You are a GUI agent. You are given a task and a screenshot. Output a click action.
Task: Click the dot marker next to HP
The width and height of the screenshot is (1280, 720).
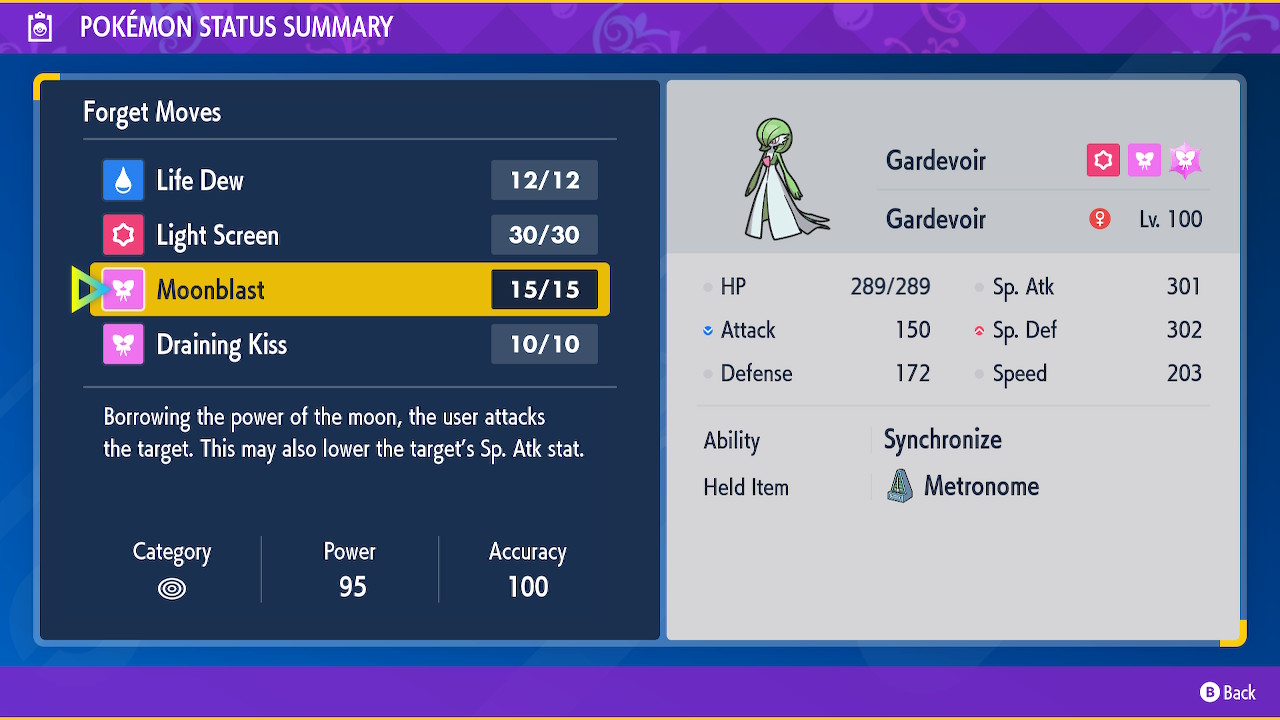pyautogui.click(x=707, y=287)
